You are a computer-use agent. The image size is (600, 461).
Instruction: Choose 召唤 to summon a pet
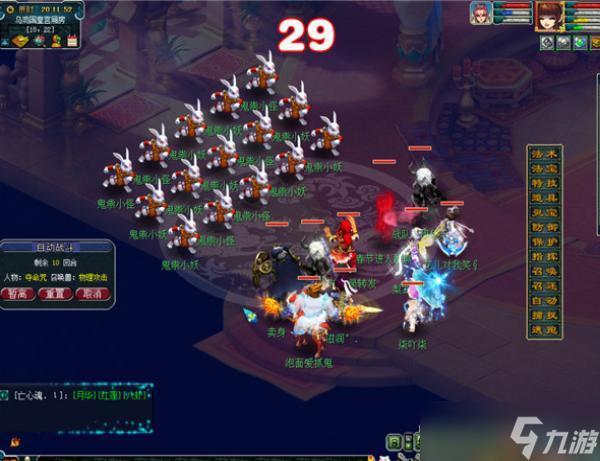(546, 271)
